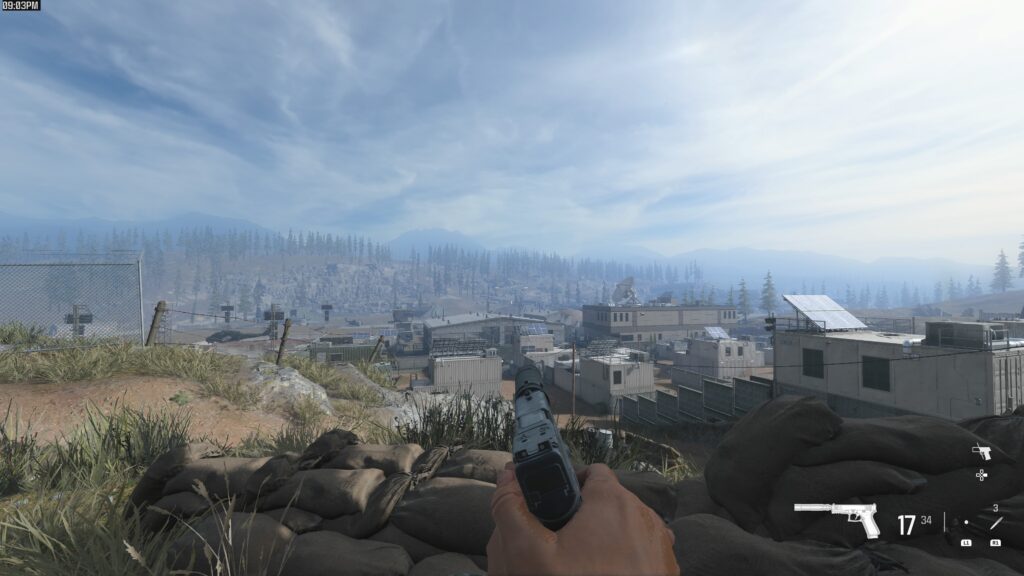
Task: Select the suppressed pistol weapon icon
Action: pyautogui.click(x=836, y=519)
